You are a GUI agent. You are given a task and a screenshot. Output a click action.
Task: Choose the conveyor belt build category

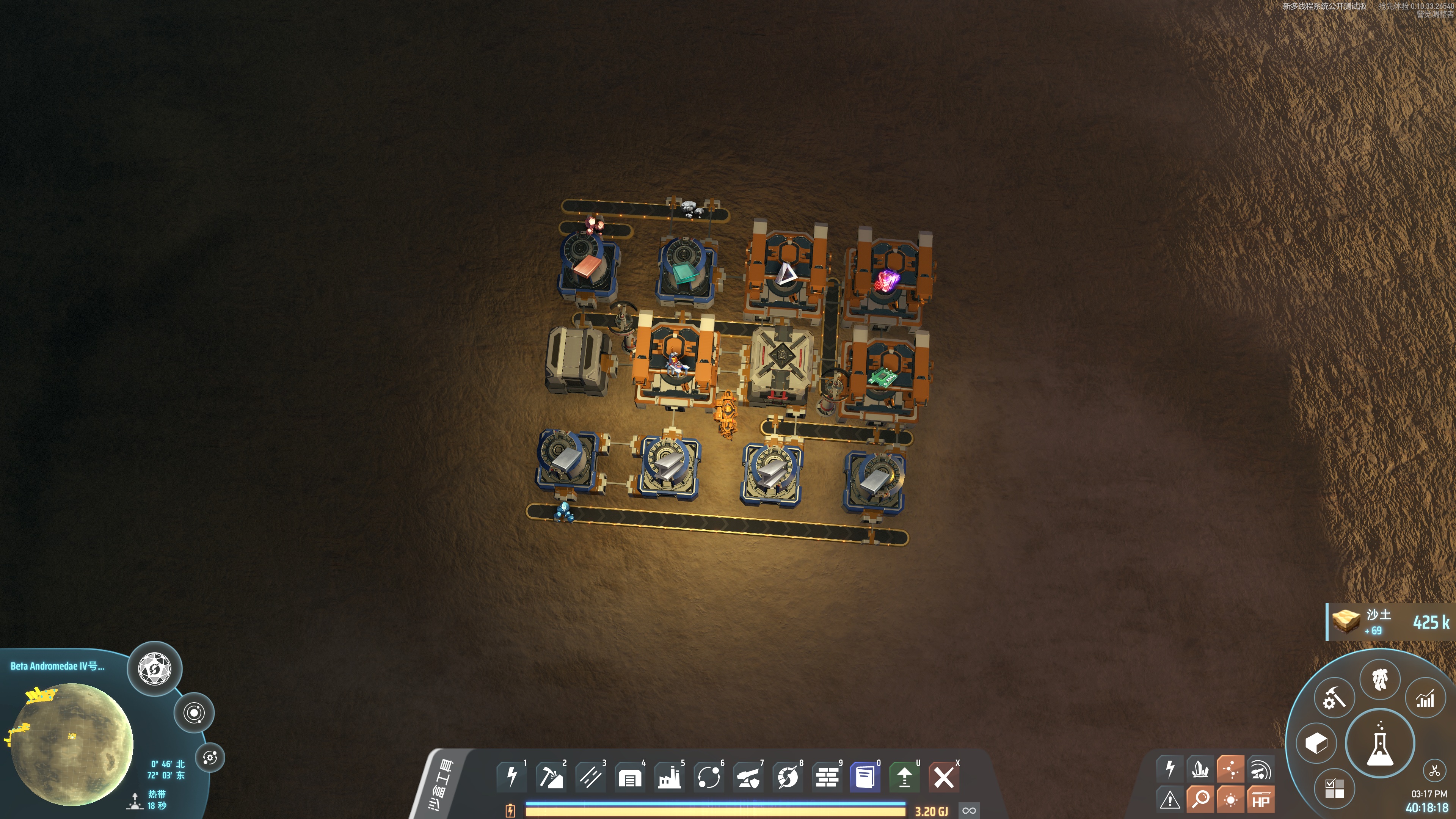click(x=590, y=777)
